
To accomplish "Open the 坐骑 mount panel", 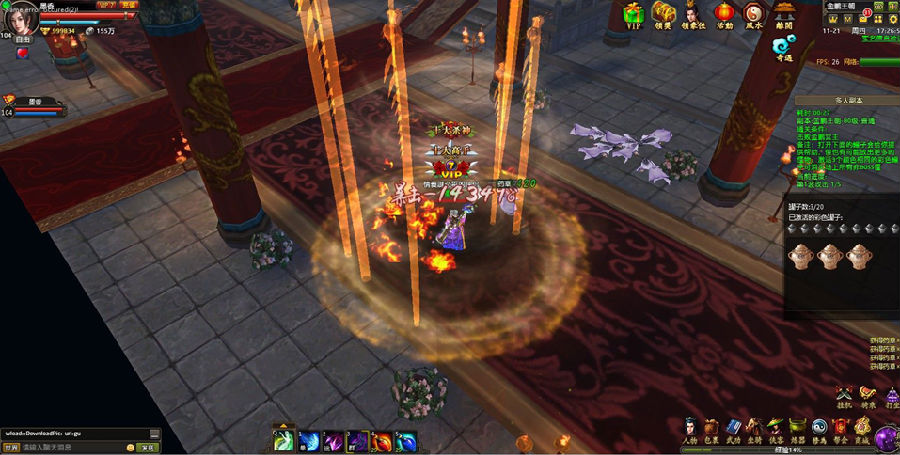I will 755,429.
